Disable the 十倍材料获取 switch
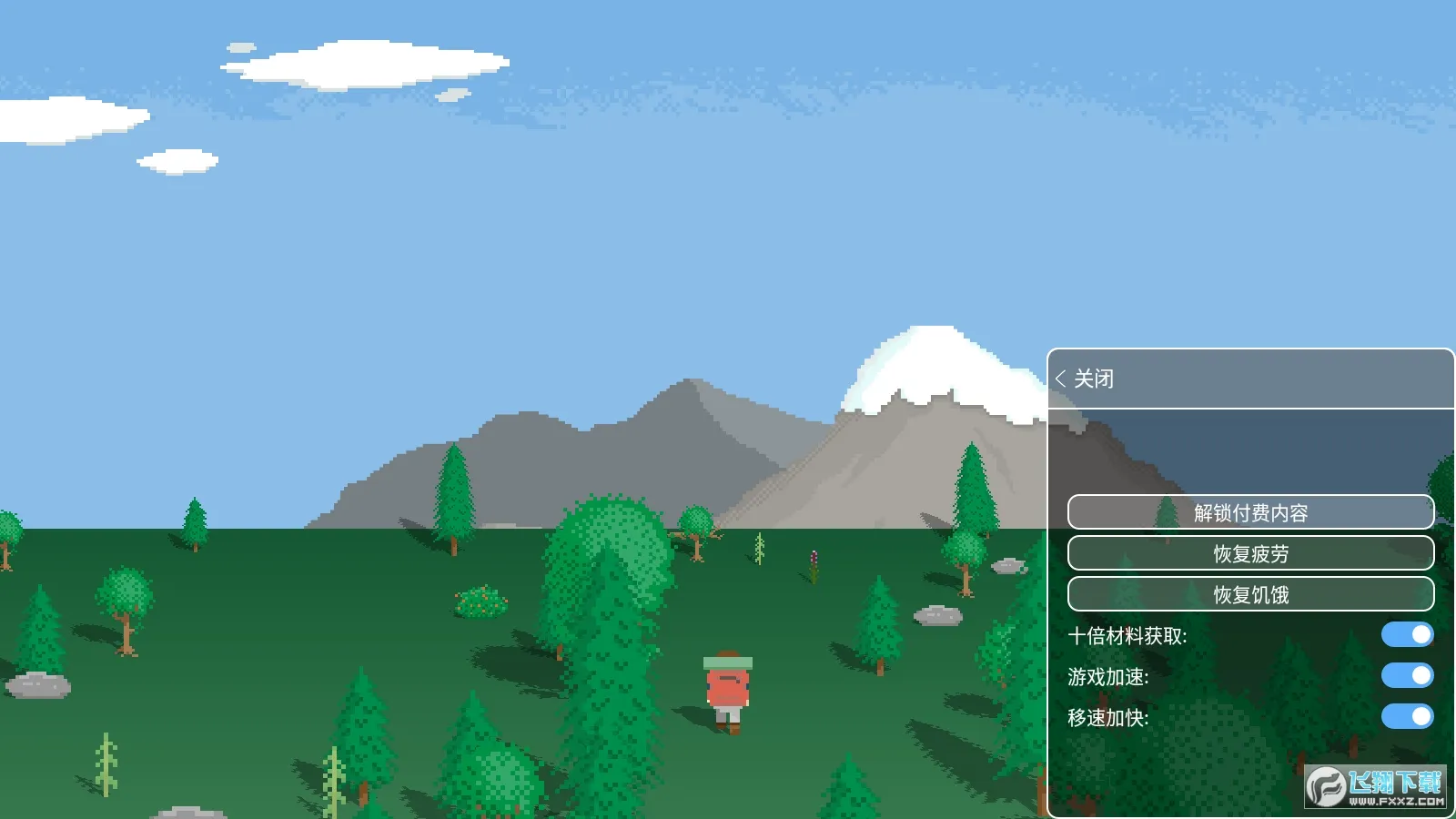Viewport: 1456px width, 819px height. [1406, 634]
